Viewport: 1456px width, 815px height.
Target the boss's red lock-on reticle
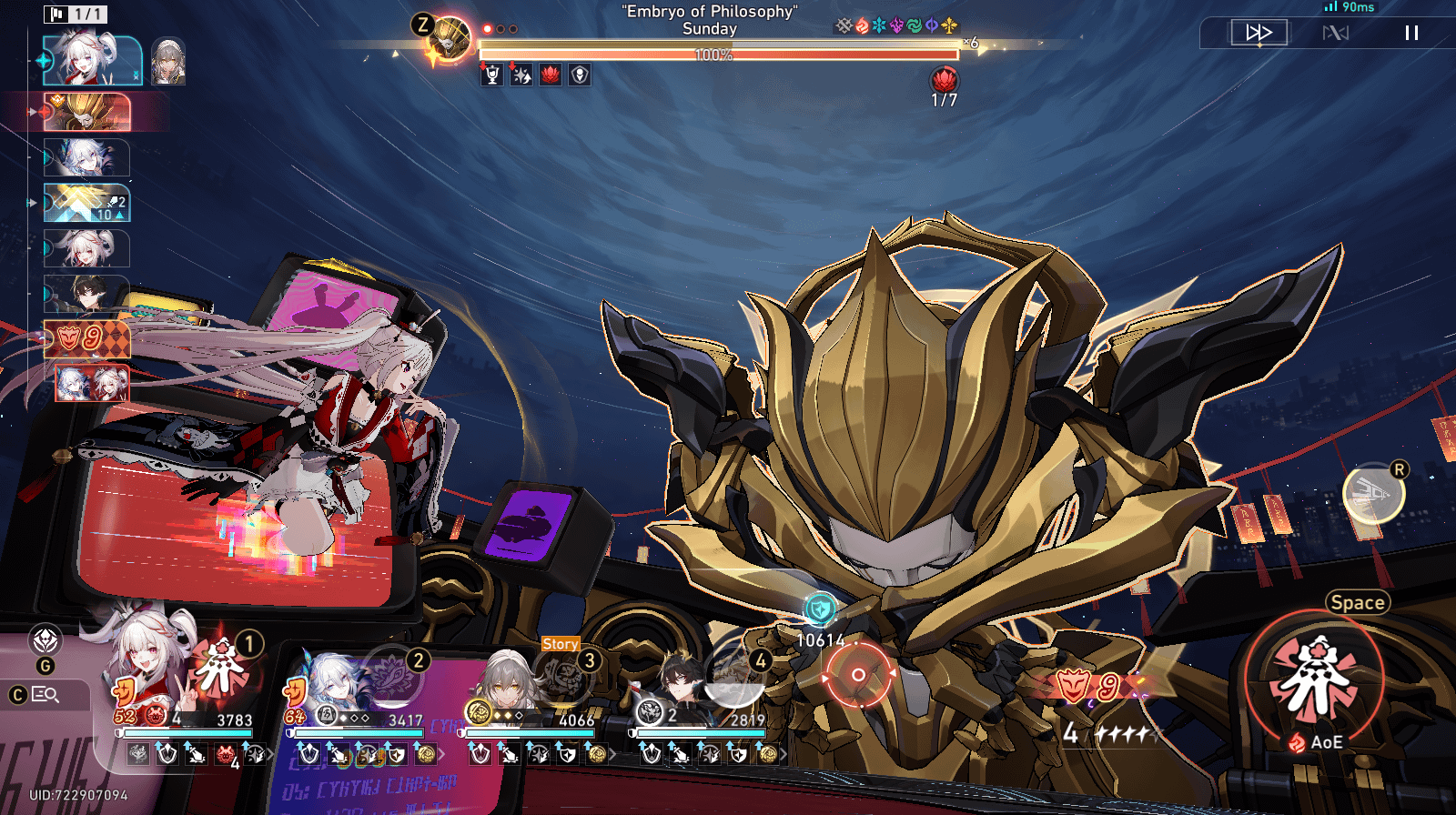pos(857,674)
